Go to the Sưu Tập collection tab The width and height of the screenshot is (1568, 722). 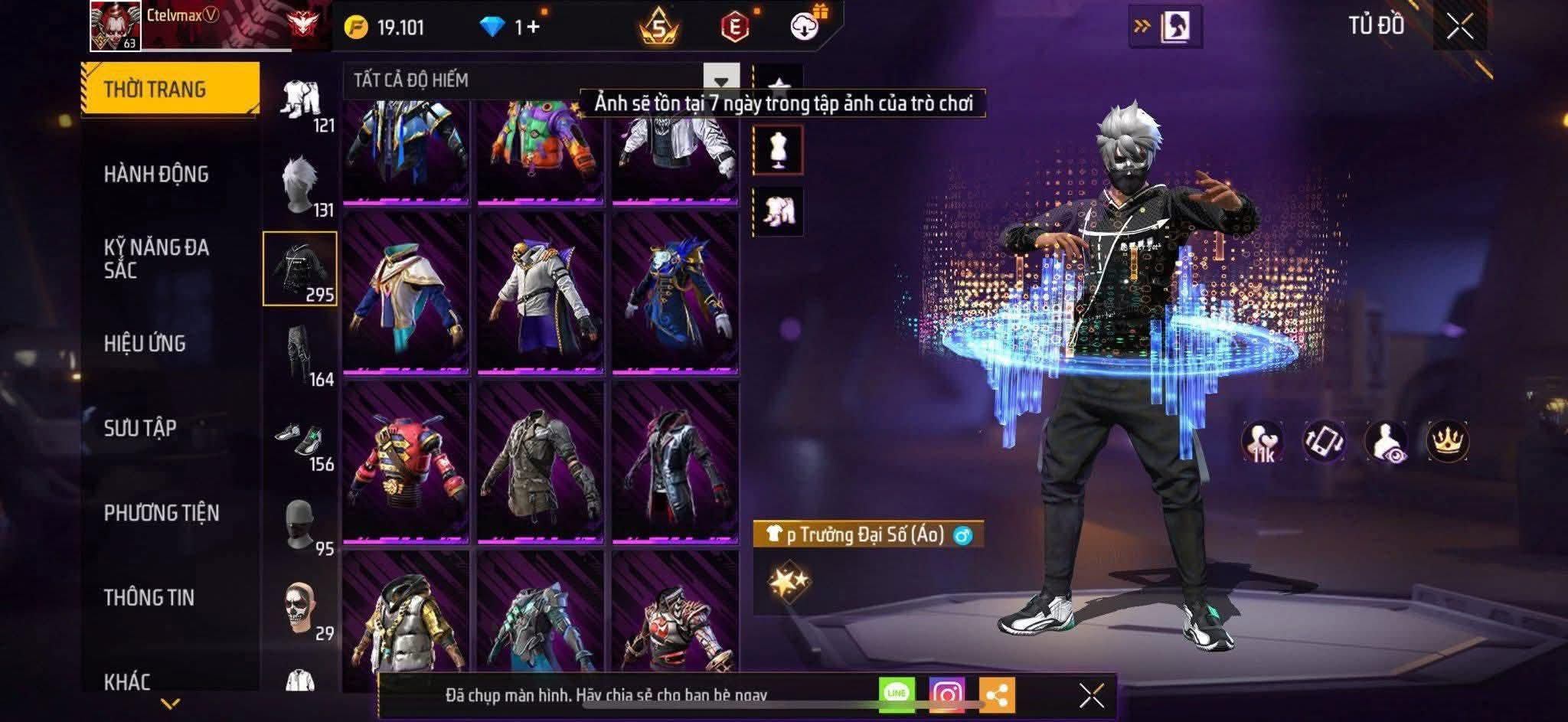[x=140, y=427]
